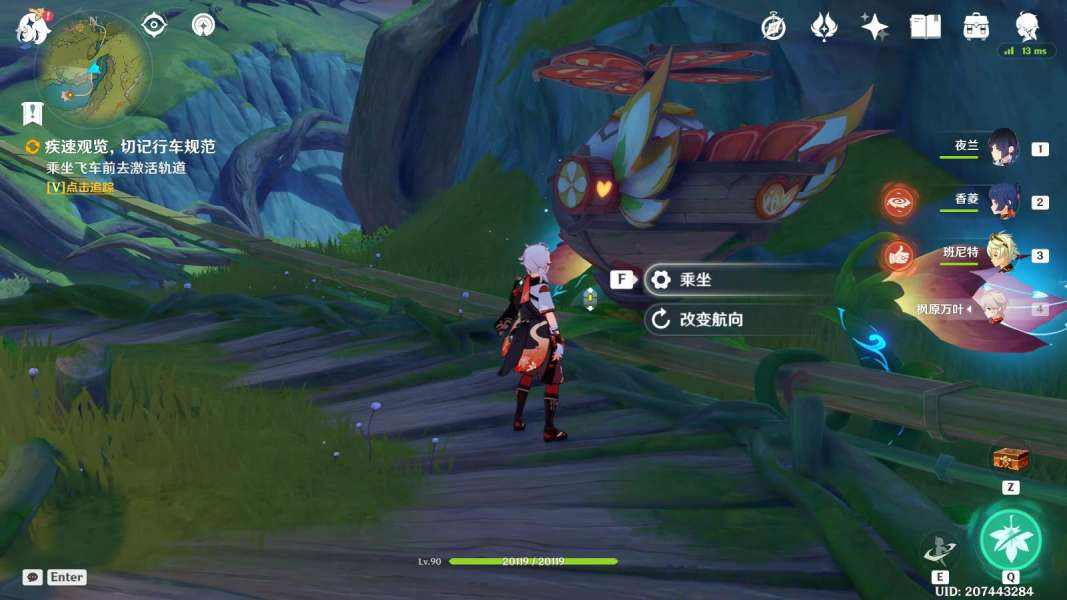Image resolution: width=1067 pixels, height=600 pixels.
Task: Switch to party member 班尼特
Action: [1001, 254]
